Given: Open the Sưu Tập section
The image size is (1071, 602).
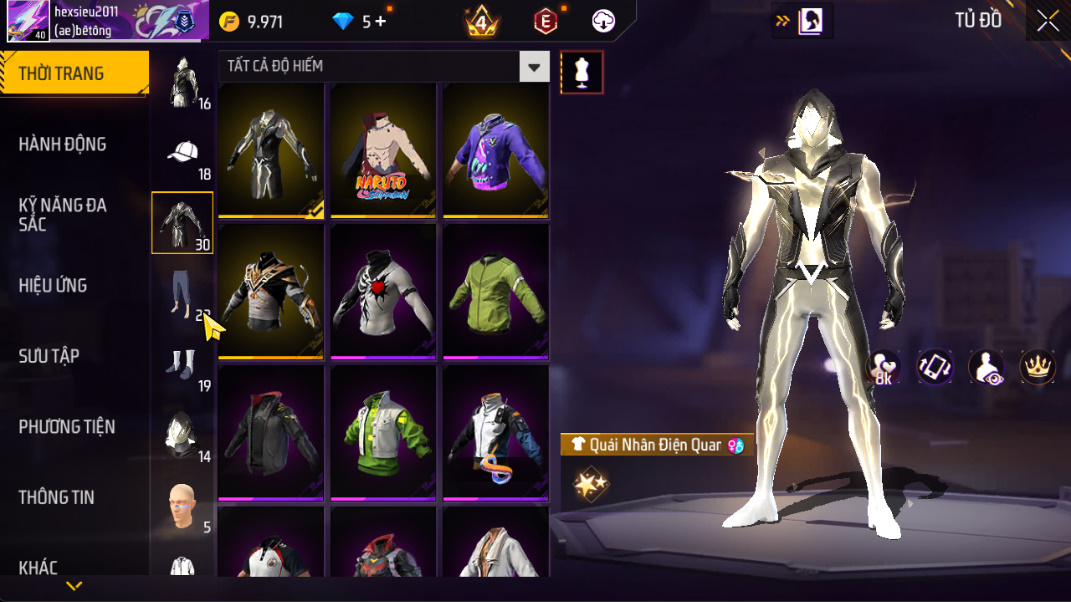Looking at the screenshot, I should point(49,356).
